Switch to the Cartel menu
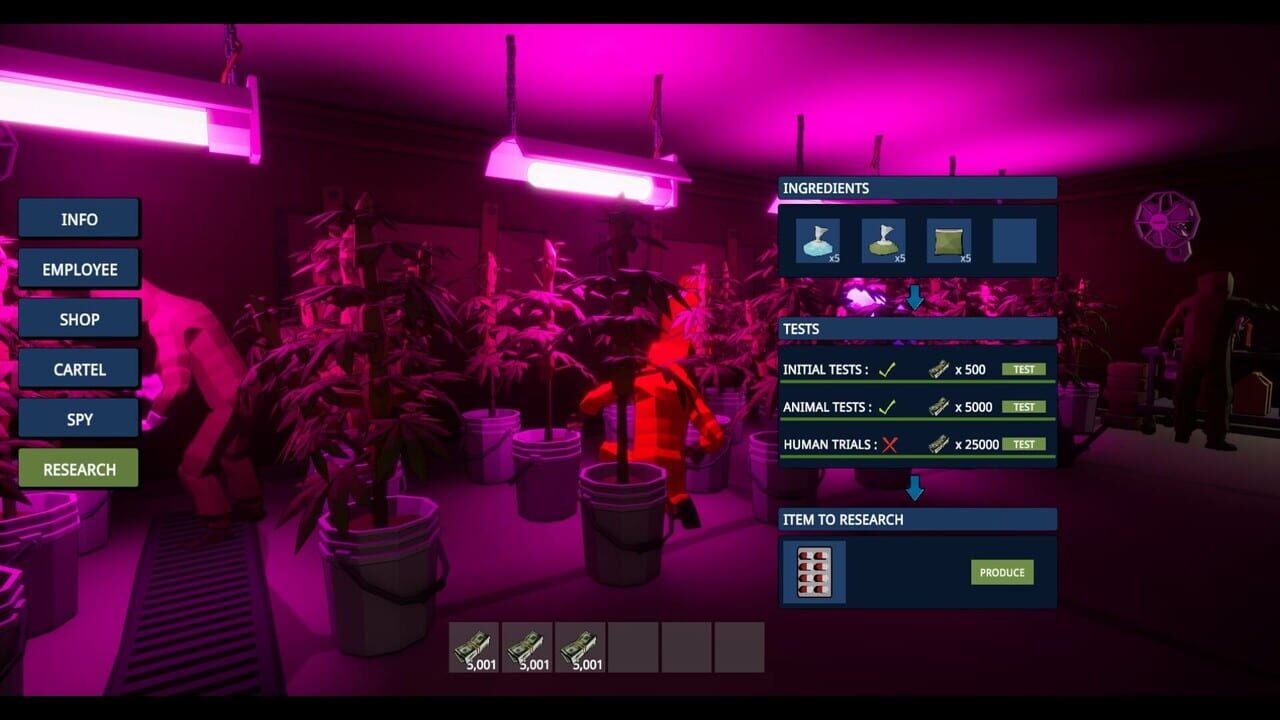 (x=78, y=369)
